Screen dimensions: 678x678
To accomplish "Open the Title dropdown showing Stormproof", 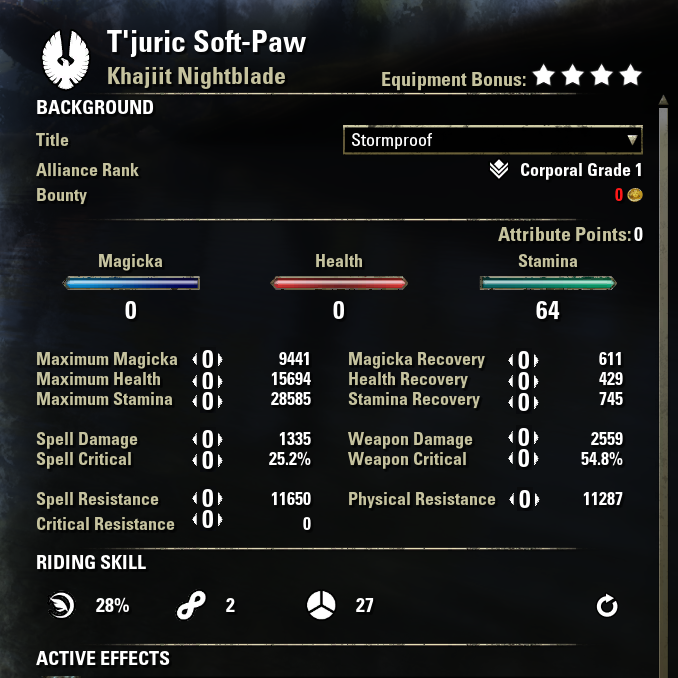I will tap(491, 140).
